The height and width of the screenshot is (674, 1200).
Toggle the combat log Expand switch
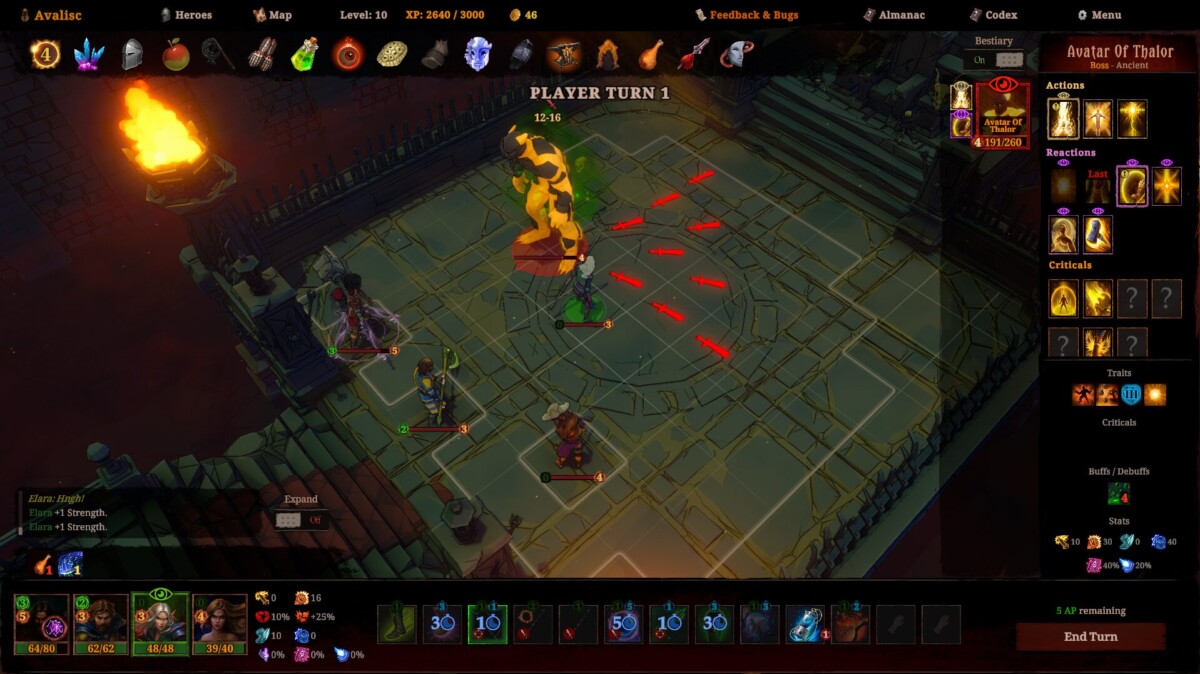pos(301,519)
